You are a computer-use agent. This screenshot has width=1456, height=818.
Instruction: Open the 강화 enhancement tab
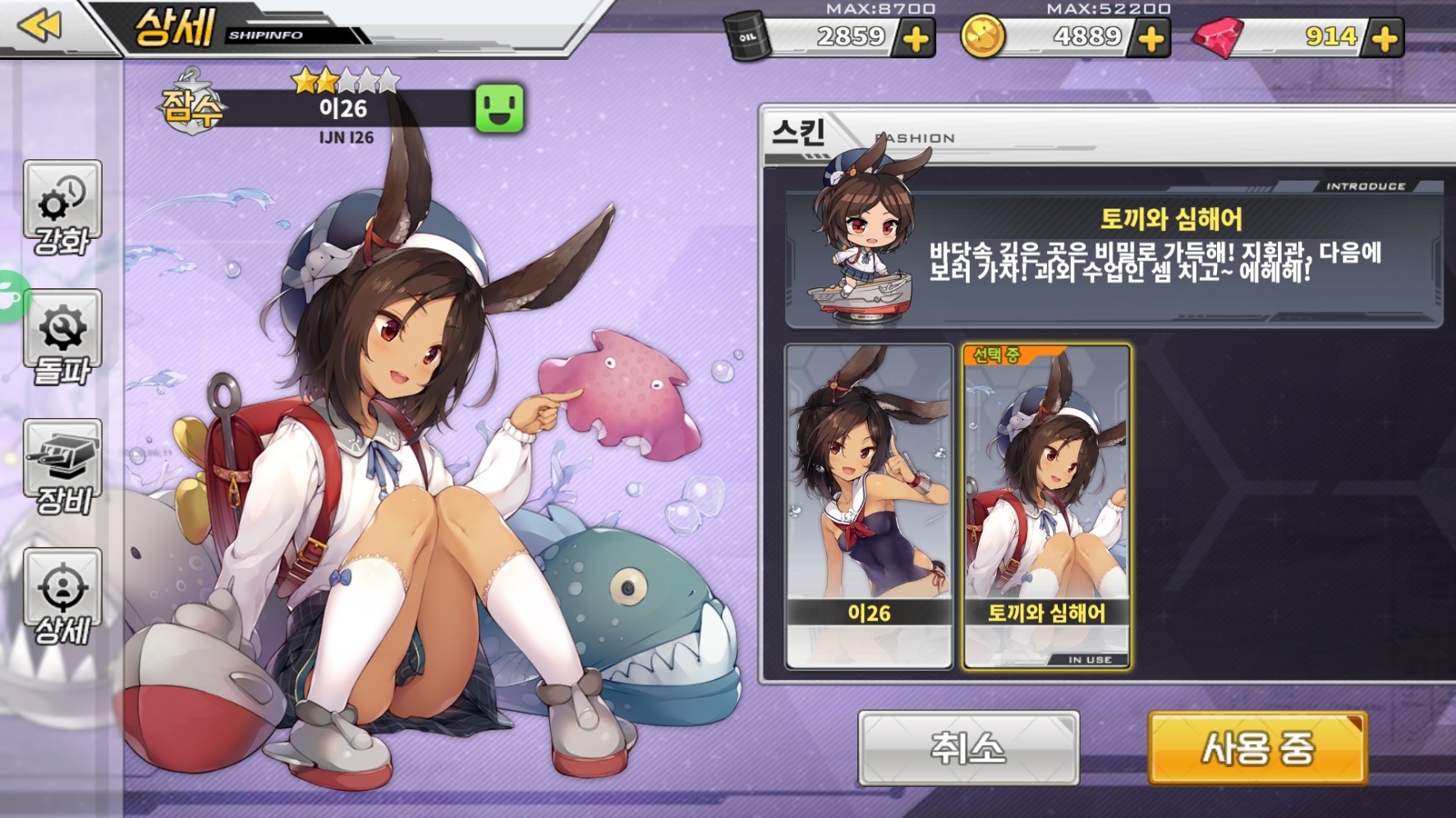click(62, 209)
